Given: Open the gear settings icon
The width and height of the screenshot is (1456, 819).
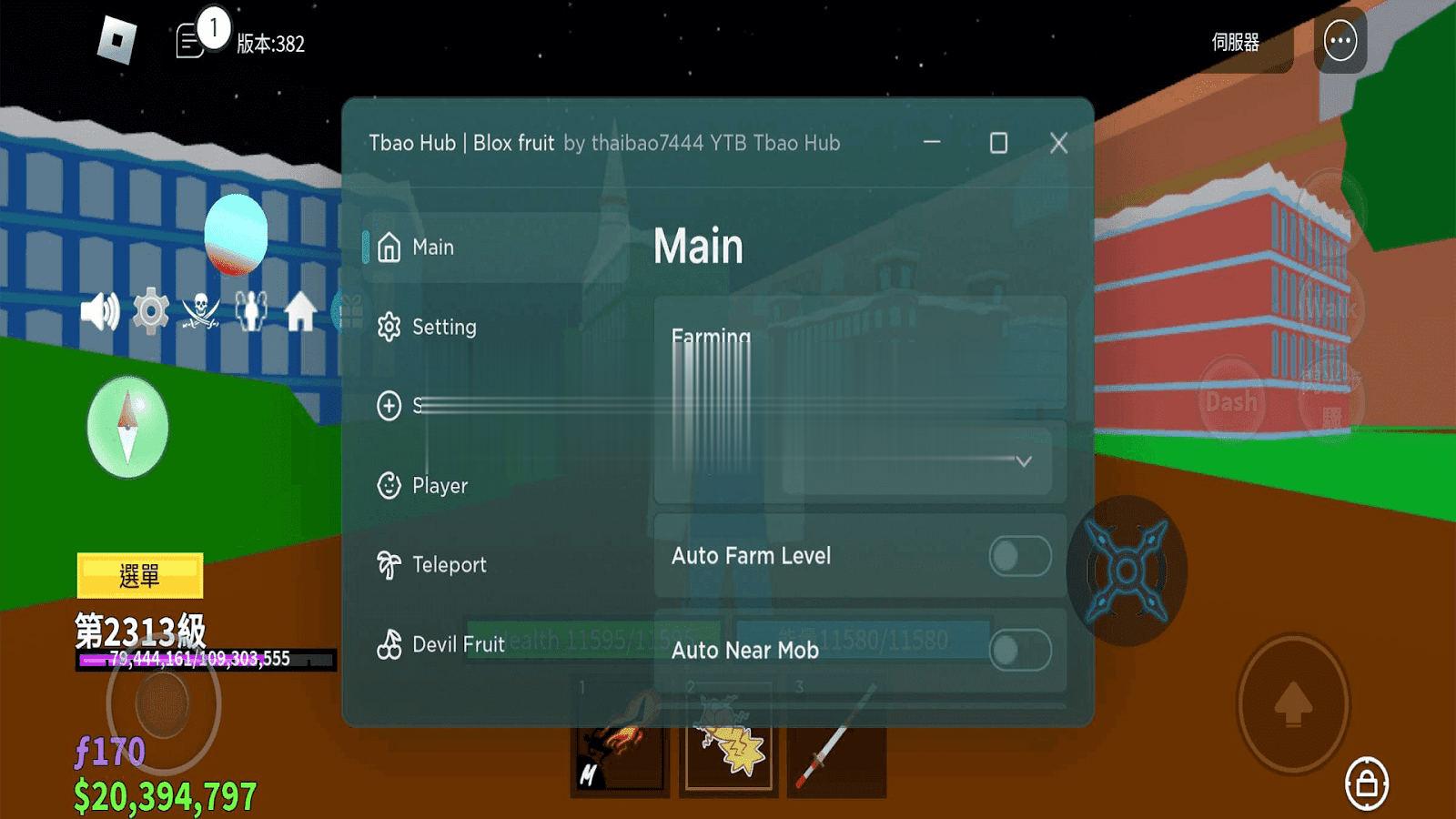Looking at the screenshot, I should (x=151, y=312).
